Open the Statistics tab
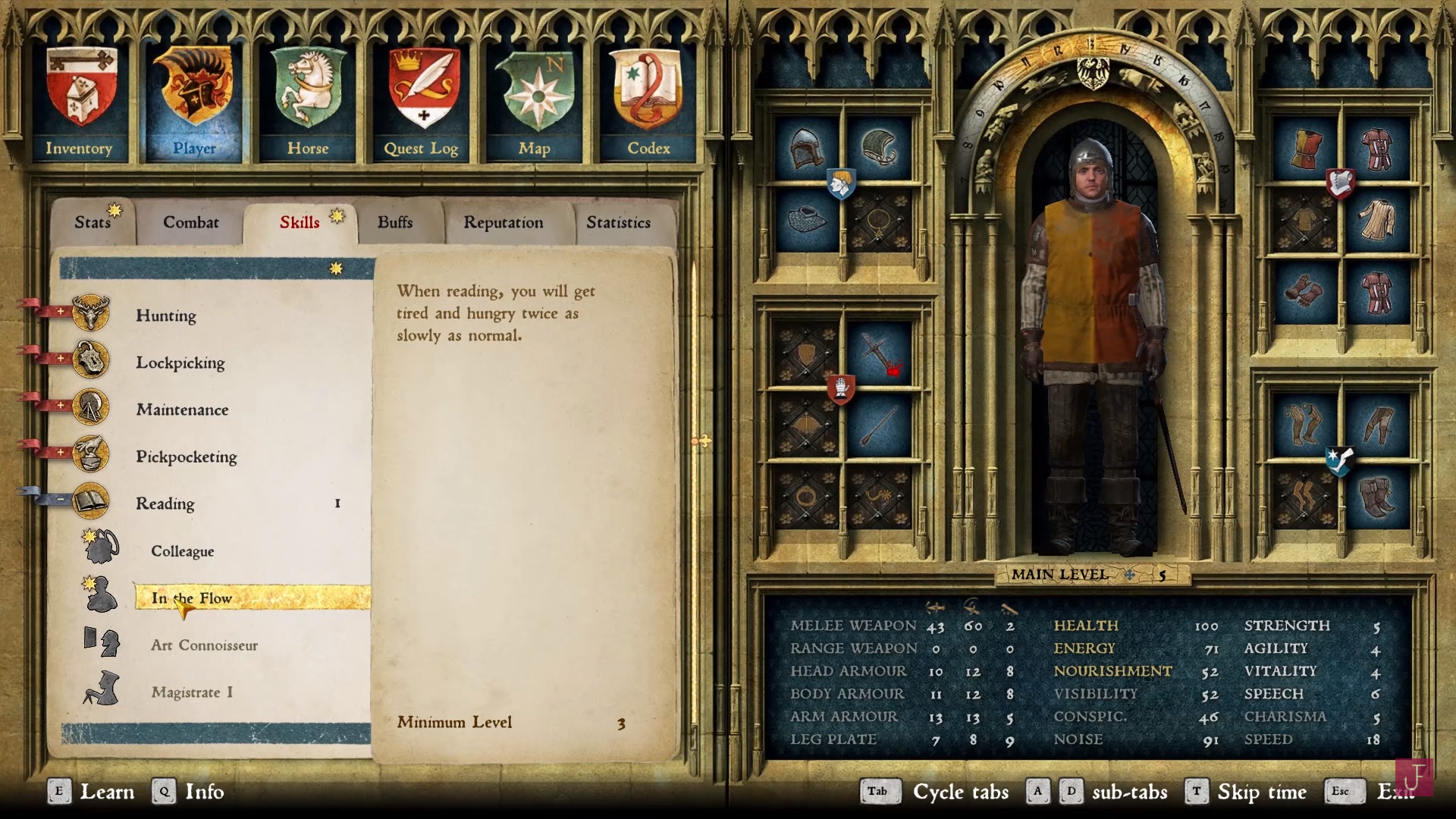This screenshot has width=1456, height=819. tap(618, 222)
